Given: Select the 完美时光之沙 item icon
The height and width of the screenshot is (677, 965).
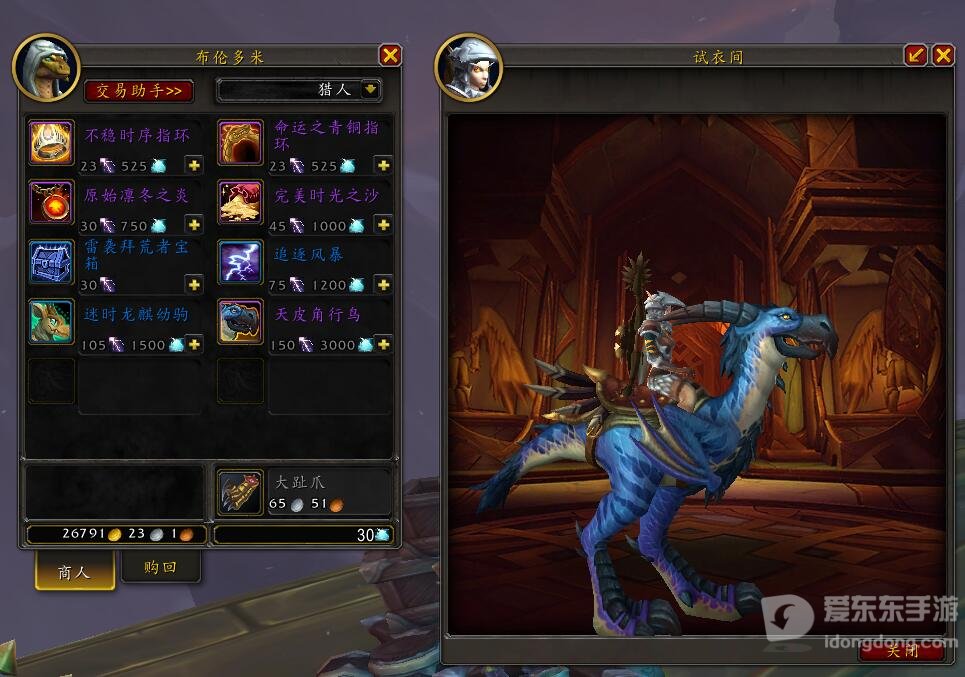Looking at the screenshot, I should 241,203.
